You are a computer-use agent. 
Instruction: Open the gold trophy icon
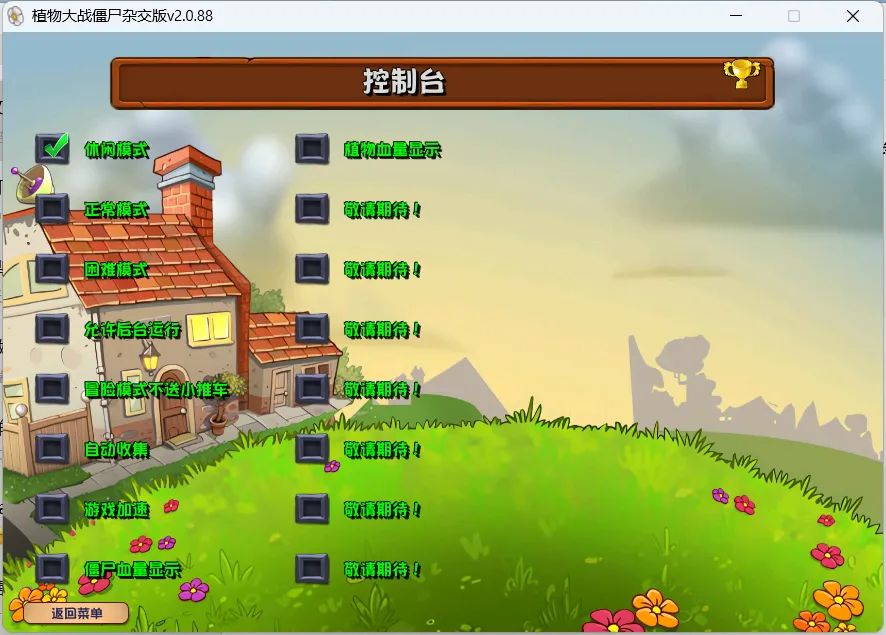741,73
